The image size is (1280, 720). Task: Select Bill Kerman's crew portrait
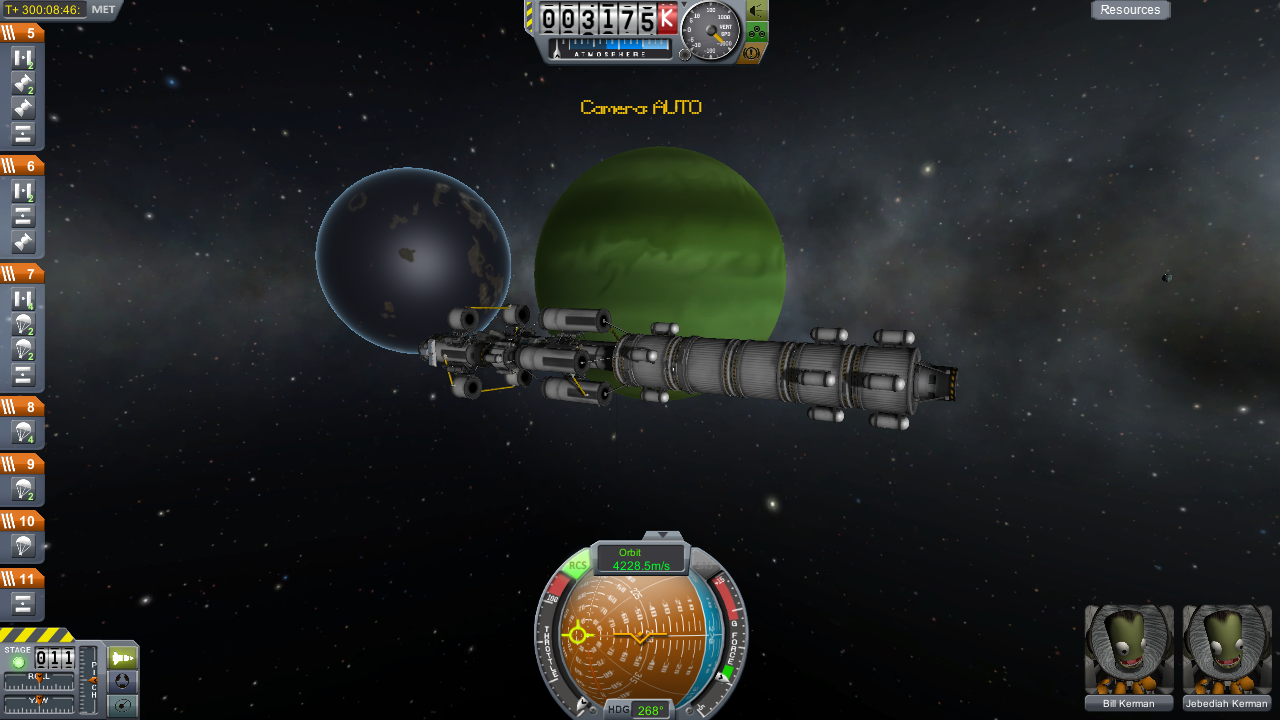coord(1129,650)
